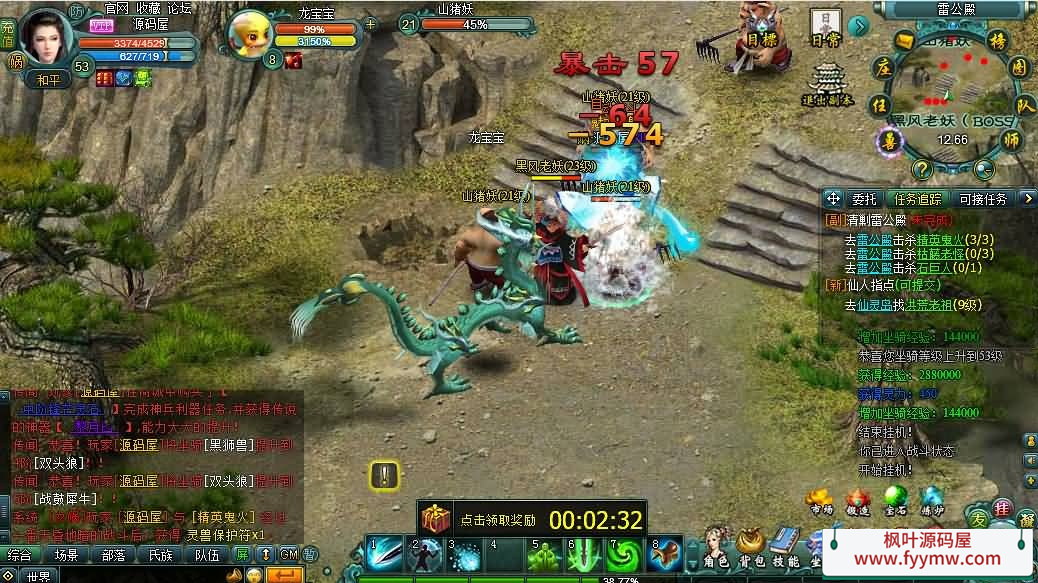This screenshot has height=583, width=1038.
Task: Click the minimap question mark help button
Action: click(x=922, y=169)
